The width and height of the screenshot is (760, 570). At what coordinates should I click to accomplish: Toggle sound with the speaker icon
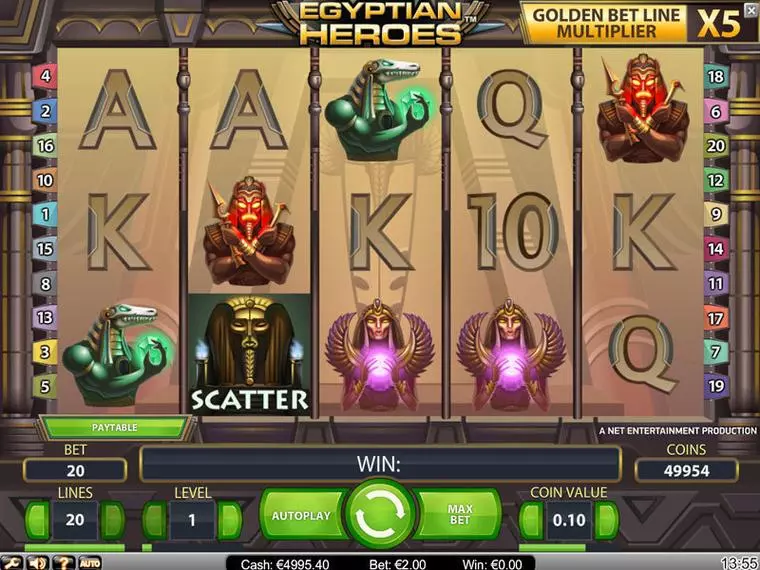pyautogui.click(x=40, y=562)
